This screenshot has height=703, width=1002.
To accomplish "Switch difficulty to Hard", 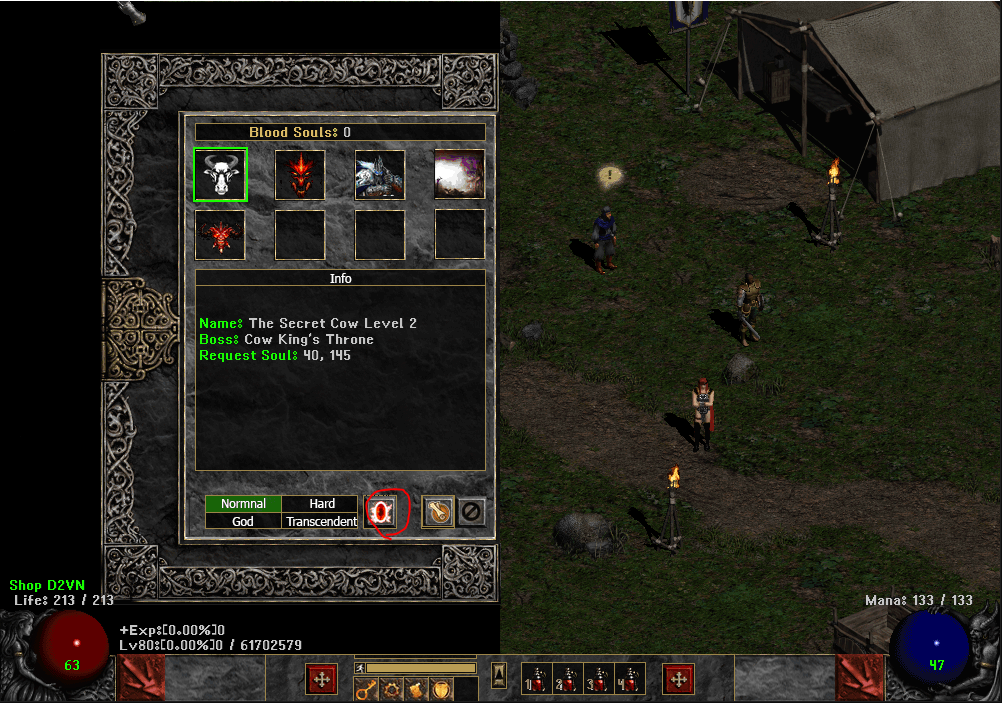I will click(x=321, y=504).
